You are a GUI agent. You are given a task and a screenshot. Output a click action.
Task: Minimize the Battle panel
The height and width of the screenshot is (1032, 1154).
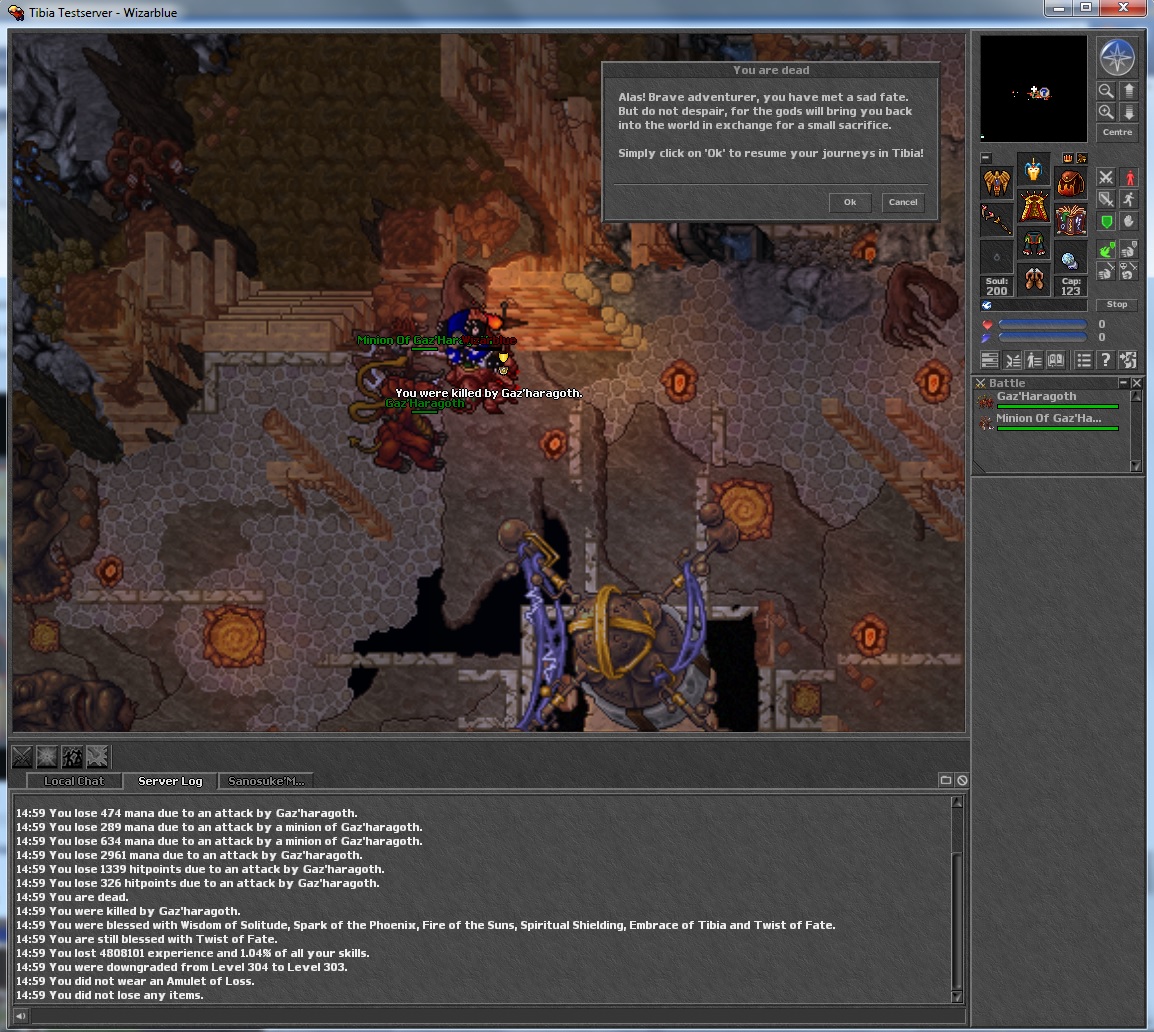(x=1123, y=383)
